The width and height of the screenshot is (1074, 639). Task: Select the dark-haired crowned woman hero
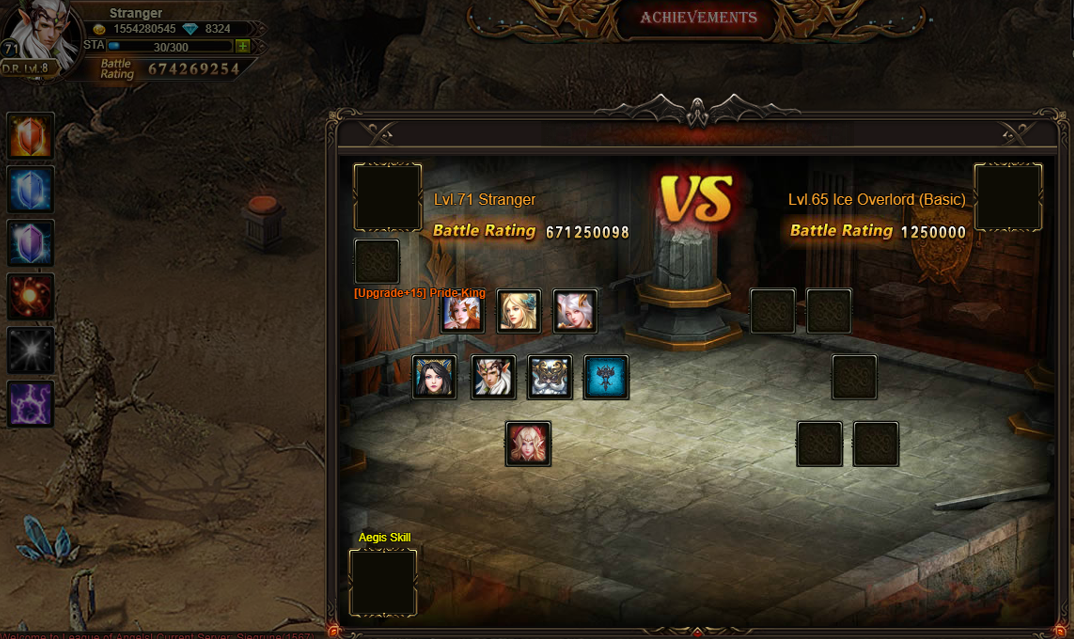click(x=435, y=378)
